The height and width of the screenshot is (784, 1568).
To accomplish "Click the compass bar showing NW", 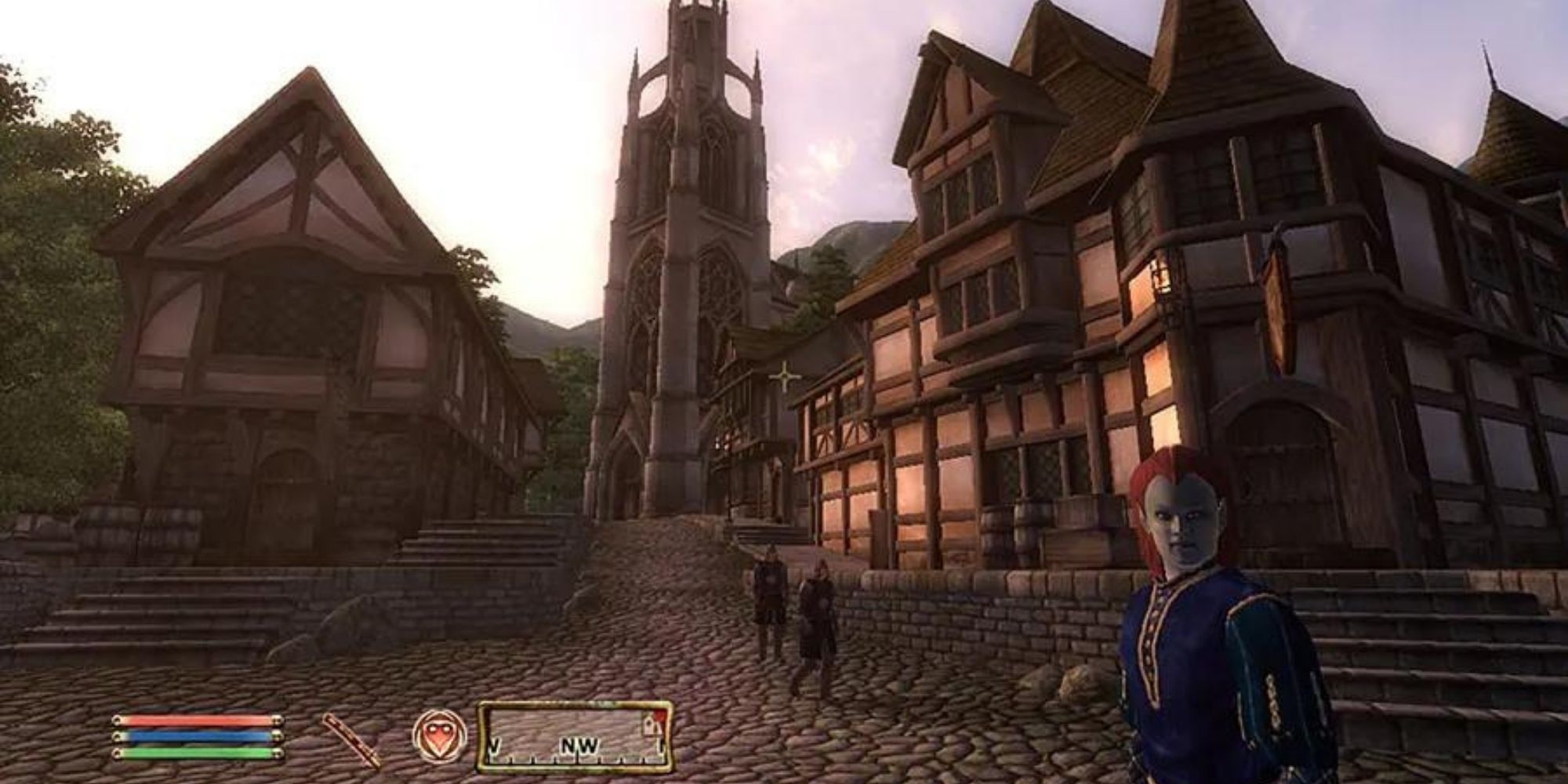I will pos(575,737).
